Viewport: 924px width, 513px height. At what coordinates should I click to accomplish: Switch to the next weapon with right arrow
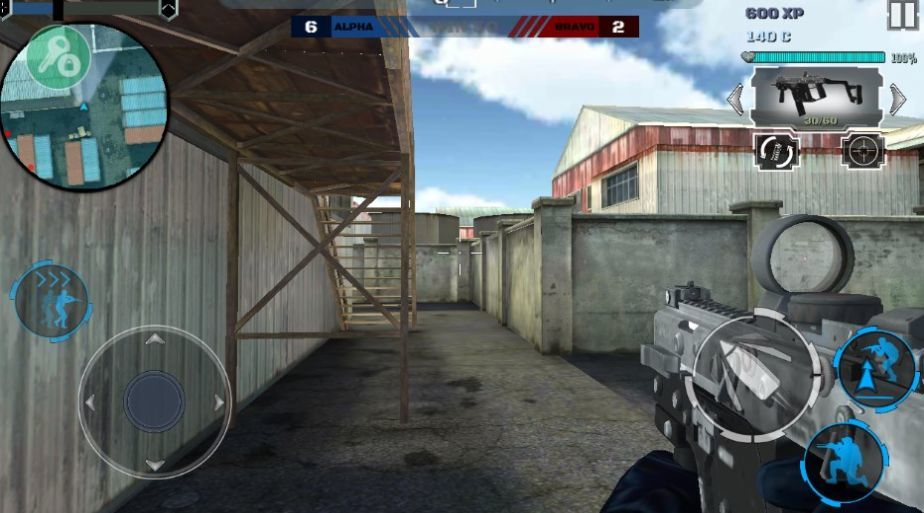point(898,99)
